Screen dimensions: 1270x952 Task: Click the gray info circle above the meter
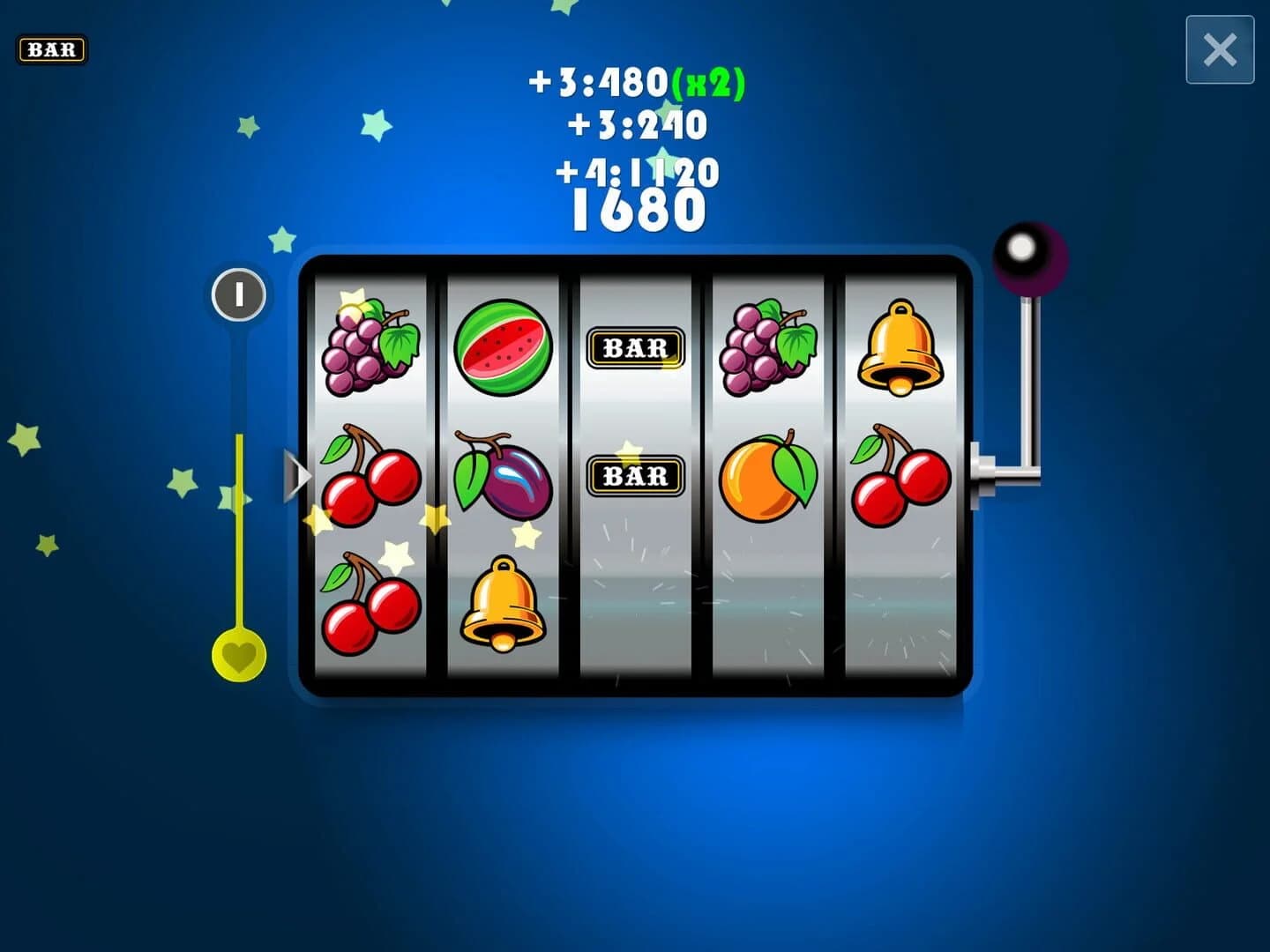click(237, 295)
